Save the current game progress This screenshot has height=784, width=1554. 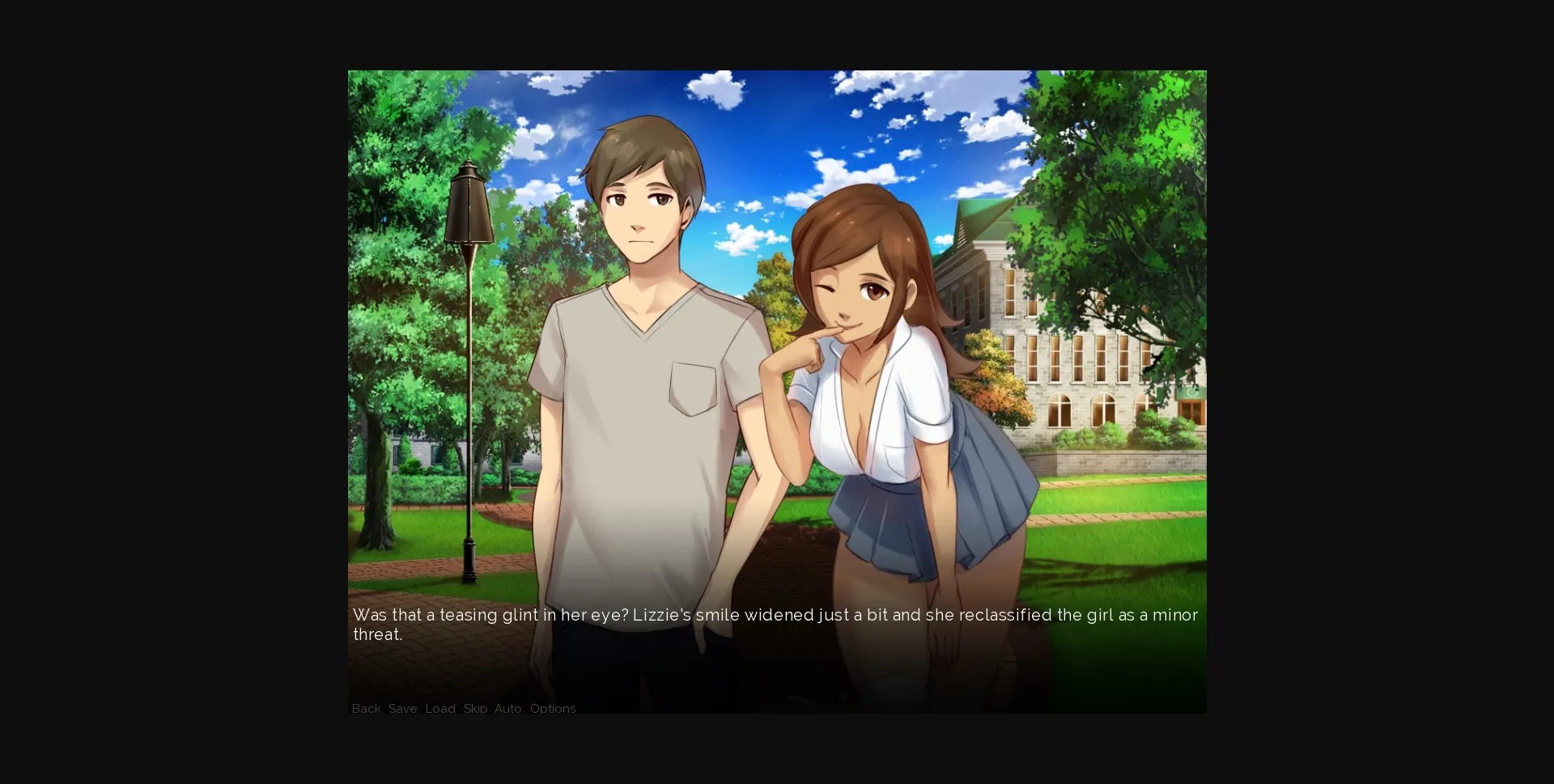(x=402, y=709)
